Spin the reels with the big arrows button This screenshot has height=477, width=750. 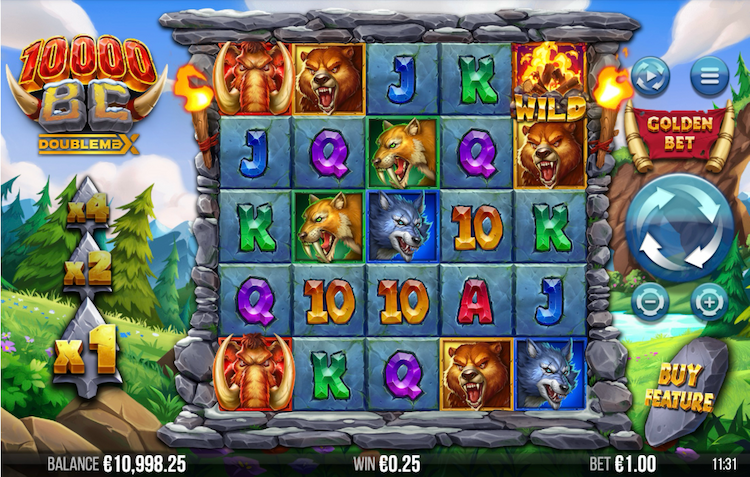[680, 225]
